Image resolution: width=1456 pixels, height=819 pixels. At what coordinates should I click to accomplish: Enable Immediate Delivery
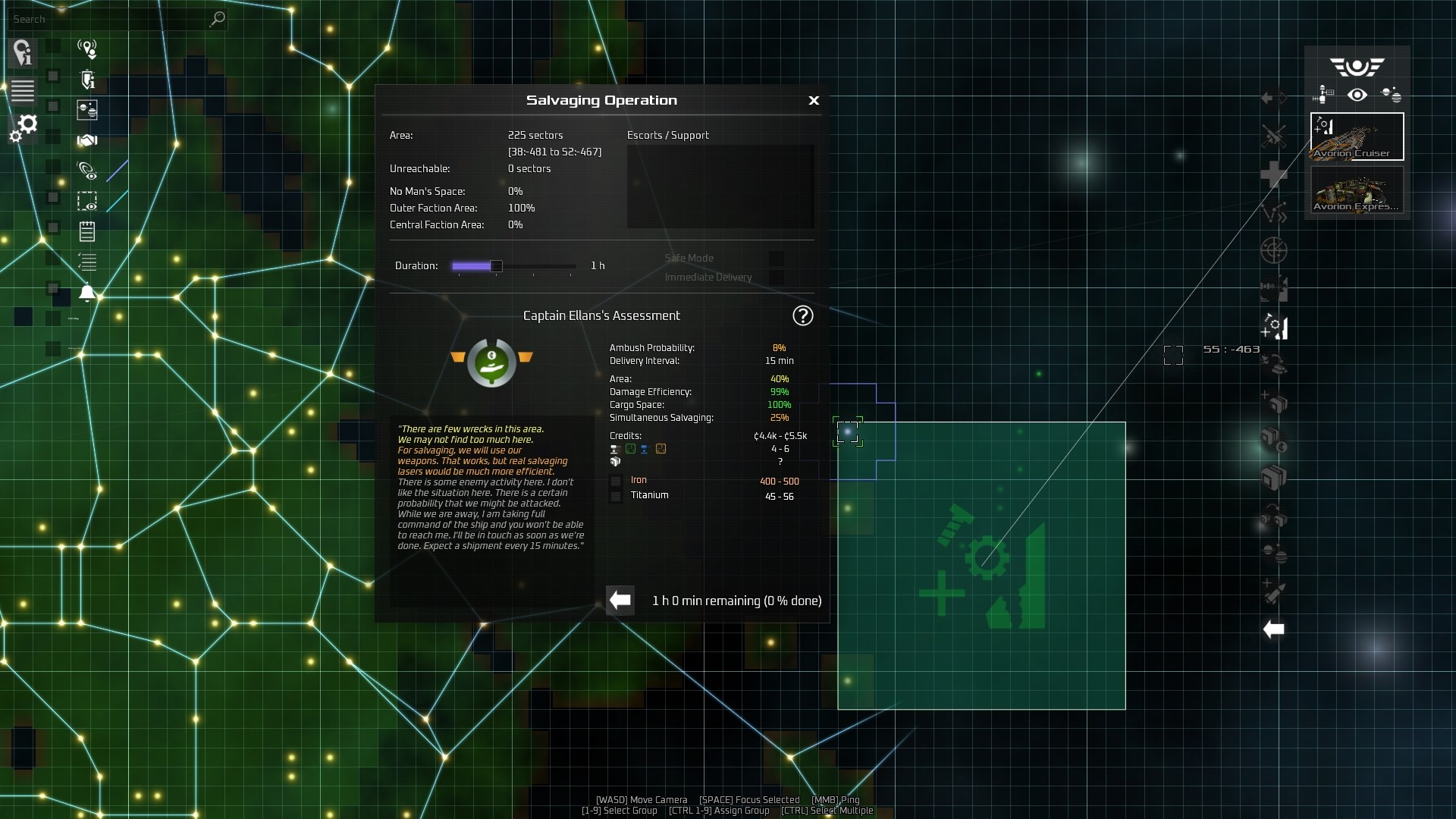(777, 278)
